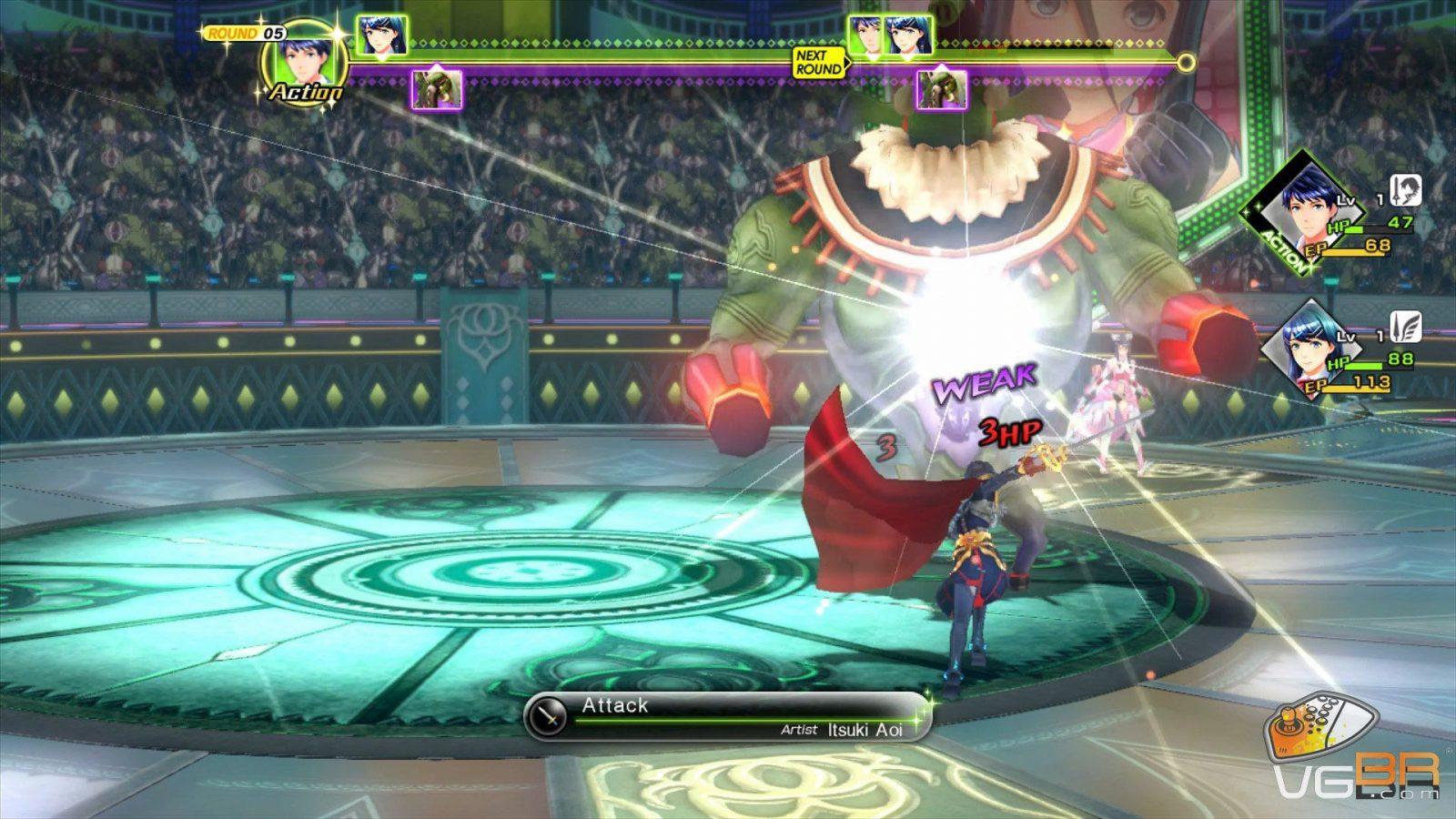The image size is (1456, 819).
Task: Select the Attack command banner
Action: click(x=728, y=715)
